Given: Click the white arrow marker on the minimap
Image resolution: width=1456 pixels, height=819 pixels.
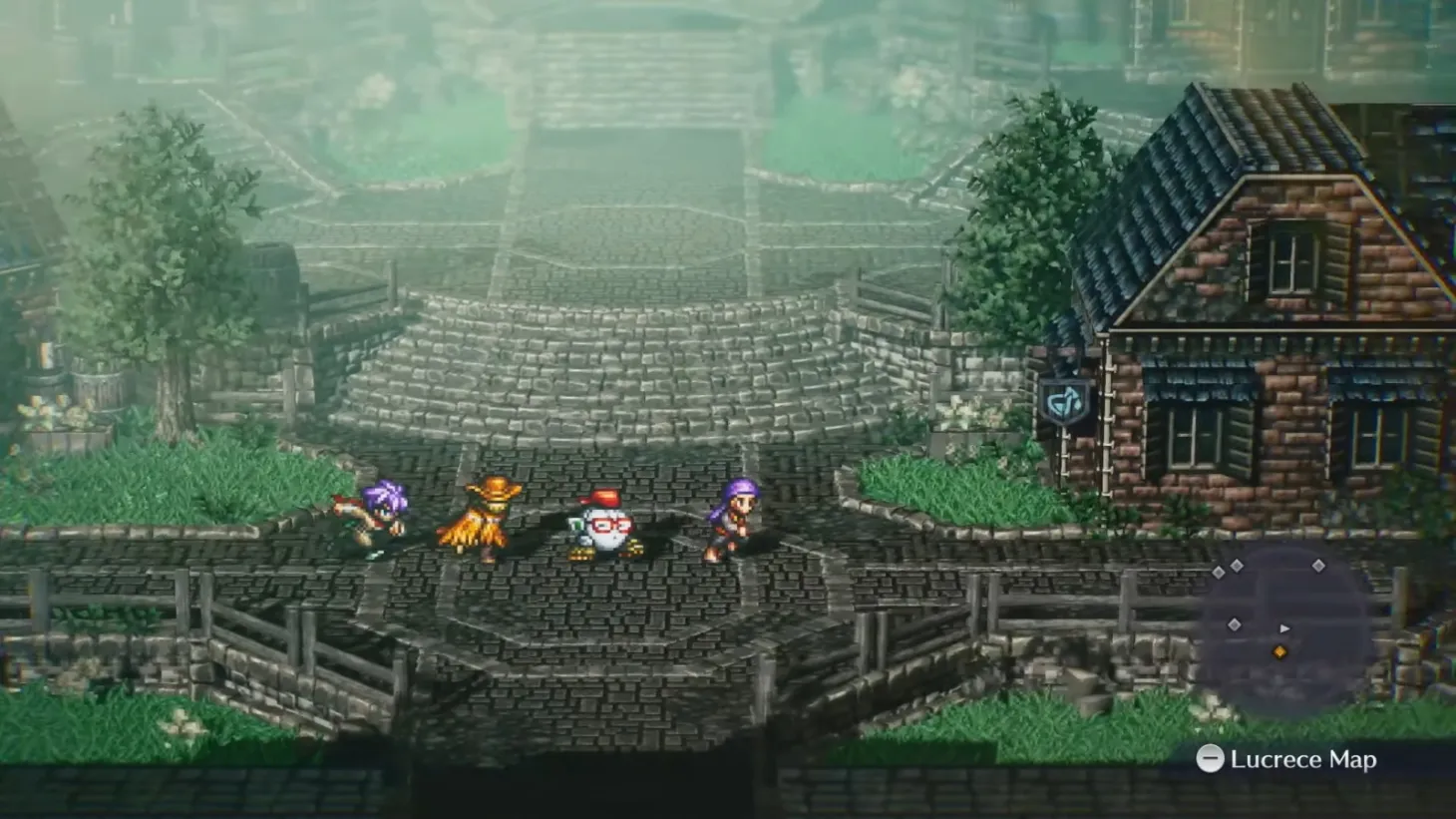Looking at the screenshot, I should [1284, 628].
